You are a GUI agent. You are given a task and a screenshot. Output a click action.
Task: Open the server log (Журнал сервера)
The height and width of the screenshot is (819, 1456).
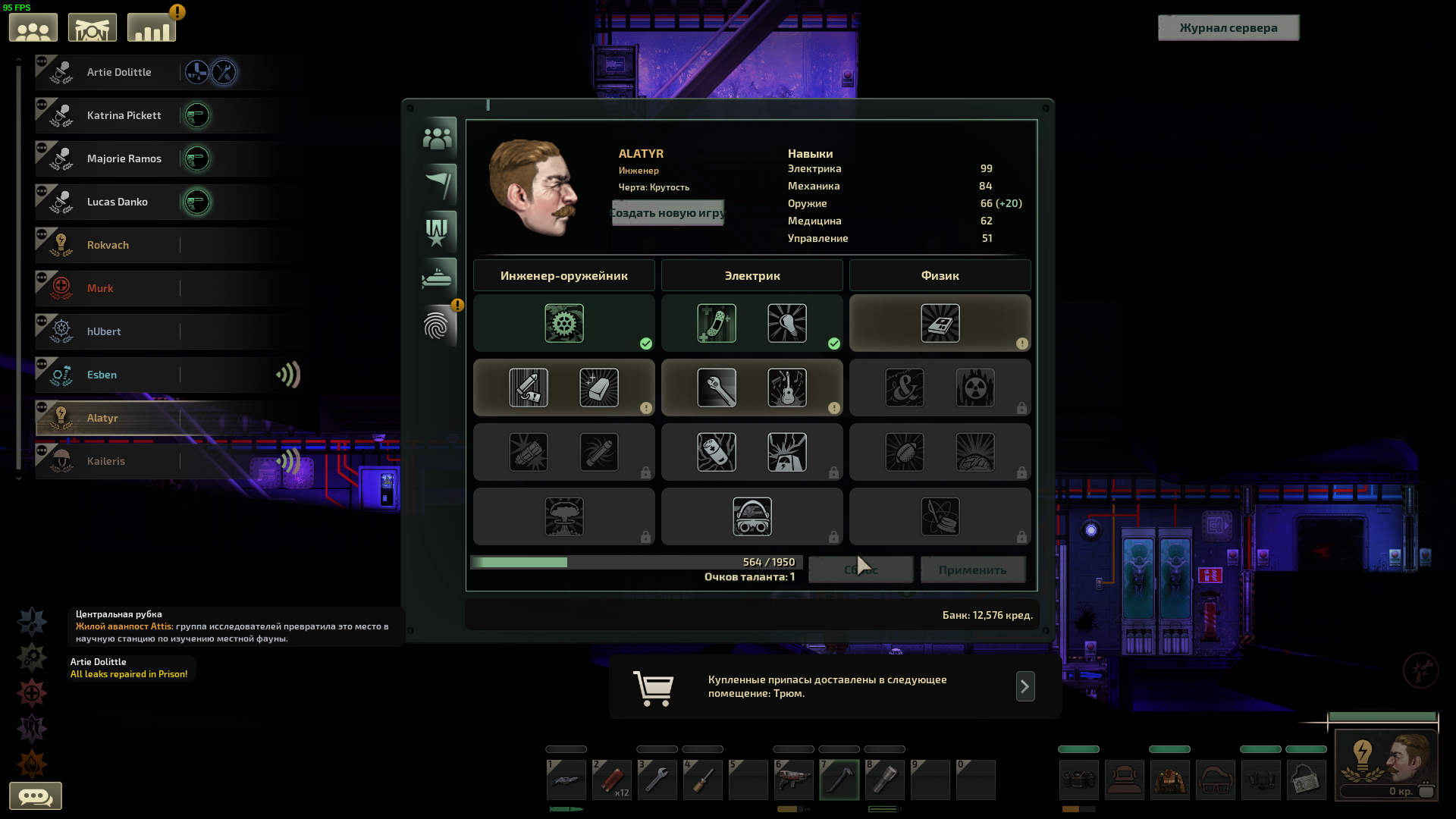pos(1228,28)
